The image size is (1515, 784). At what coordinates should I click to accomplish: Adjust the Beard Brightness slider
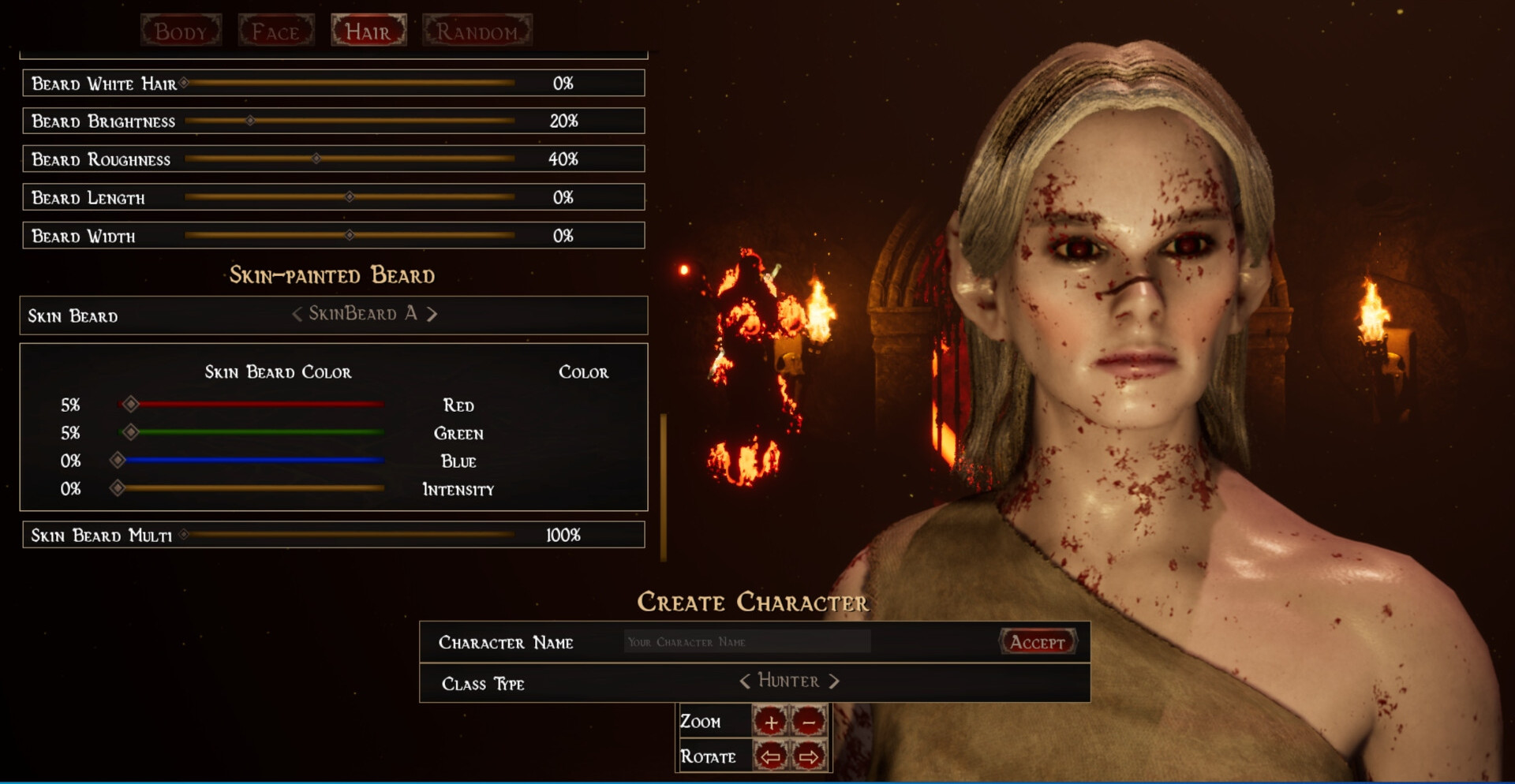[x=250, y=121]
